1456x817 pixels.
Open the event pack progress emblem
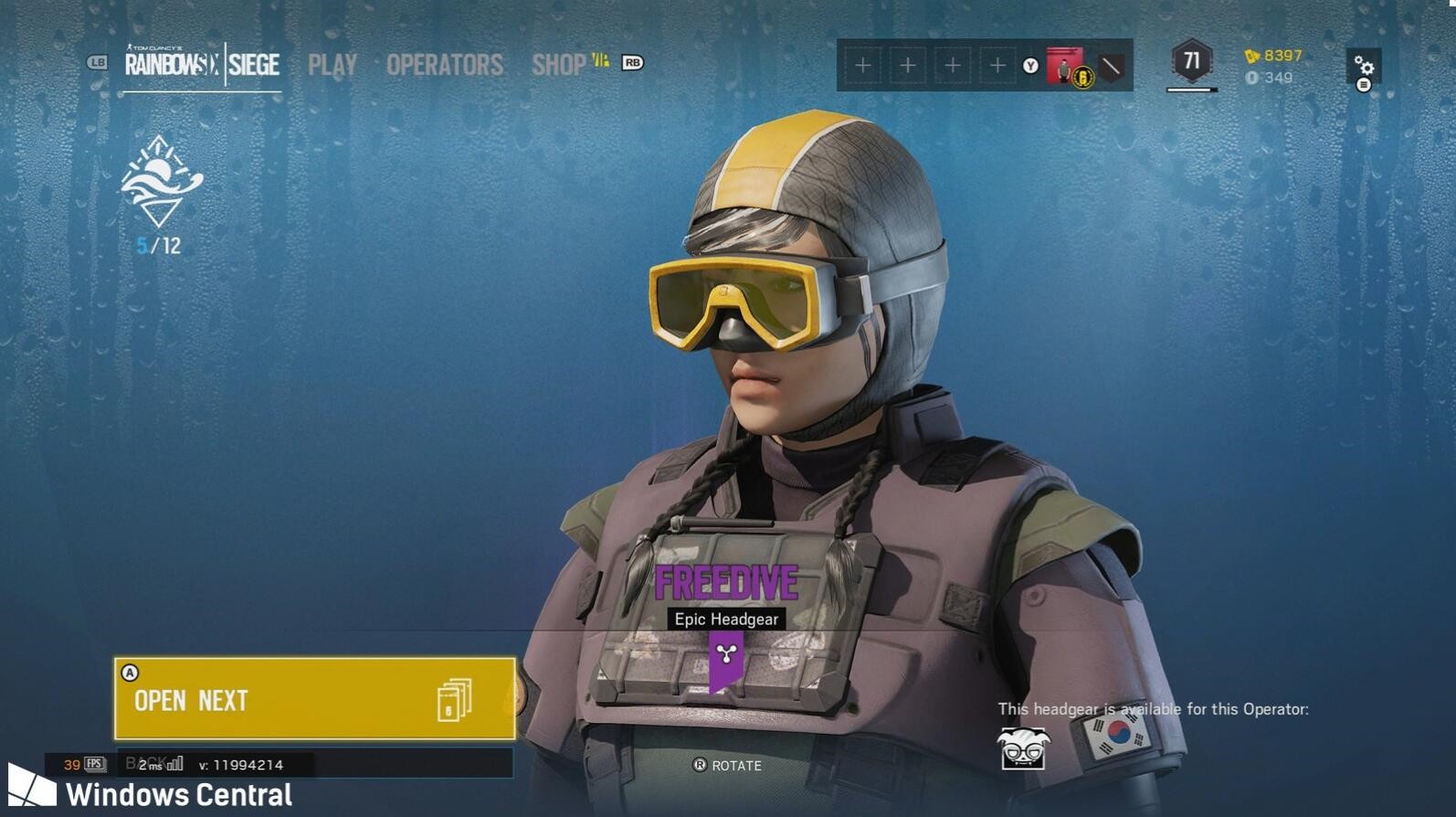161,182
